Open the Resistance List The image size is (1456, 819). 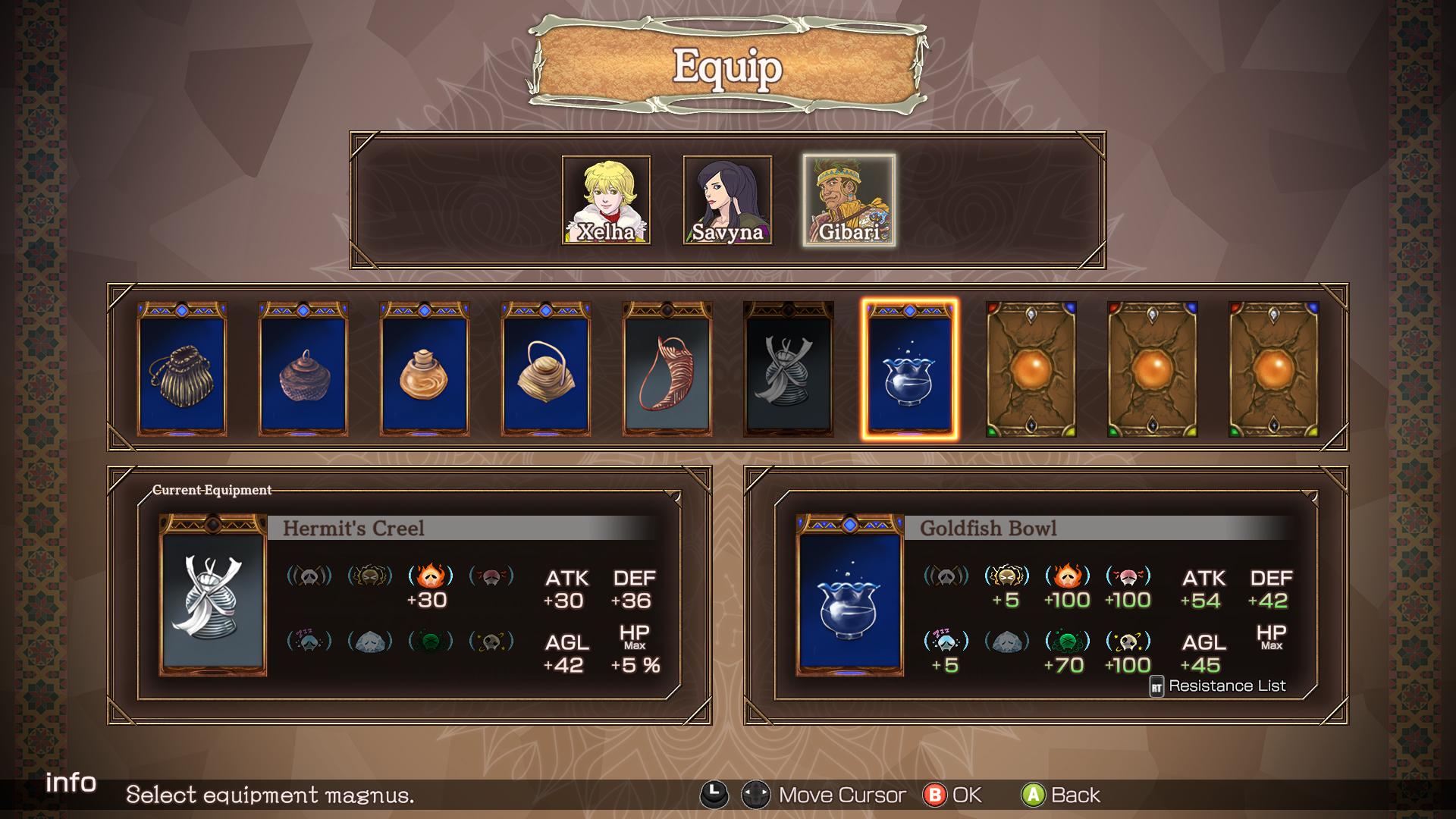pyautogui.click(x=1218, y=686)
